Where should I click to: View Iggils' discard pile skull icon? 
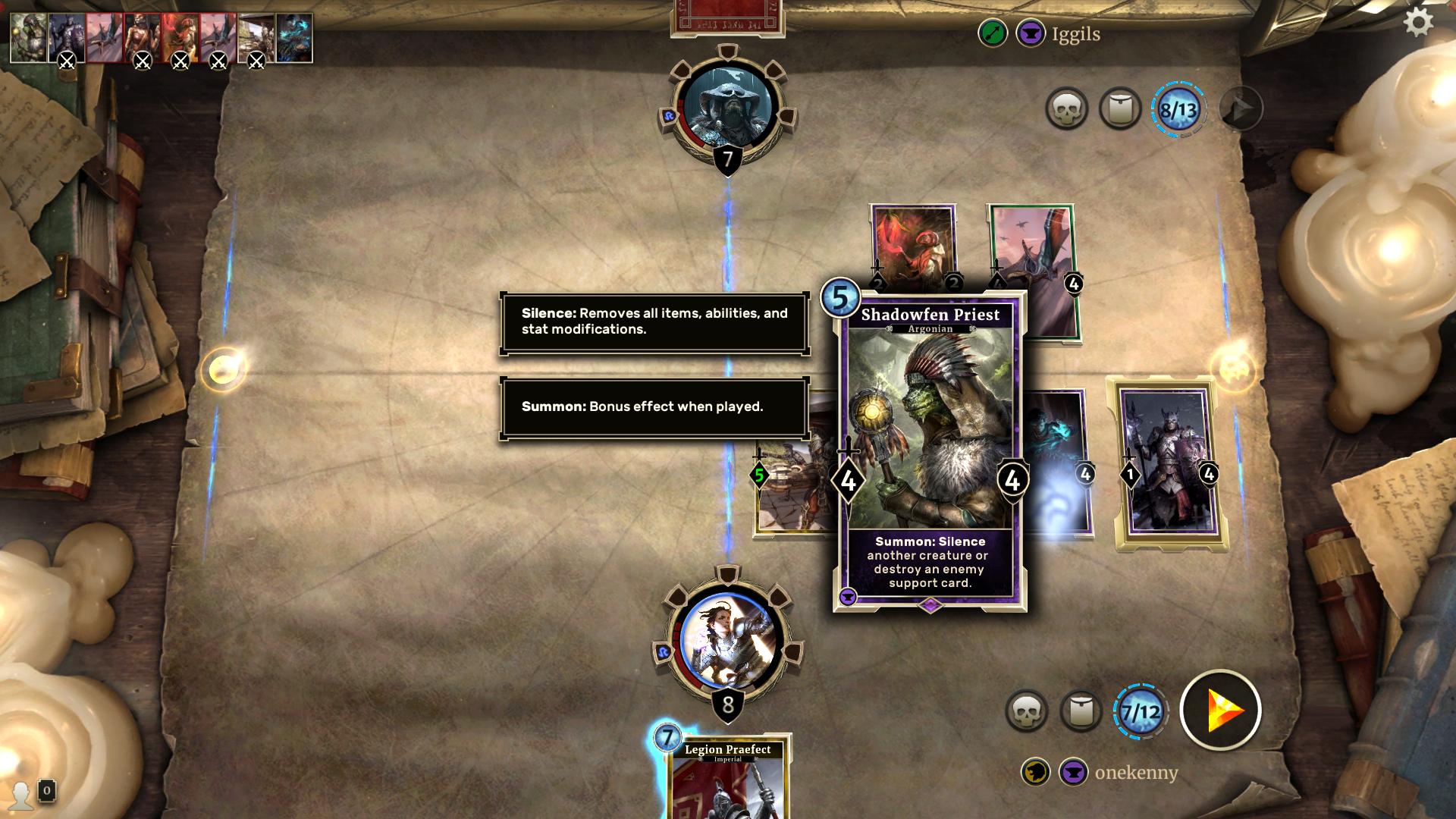pyautogui.click(x=1066, y=109)
